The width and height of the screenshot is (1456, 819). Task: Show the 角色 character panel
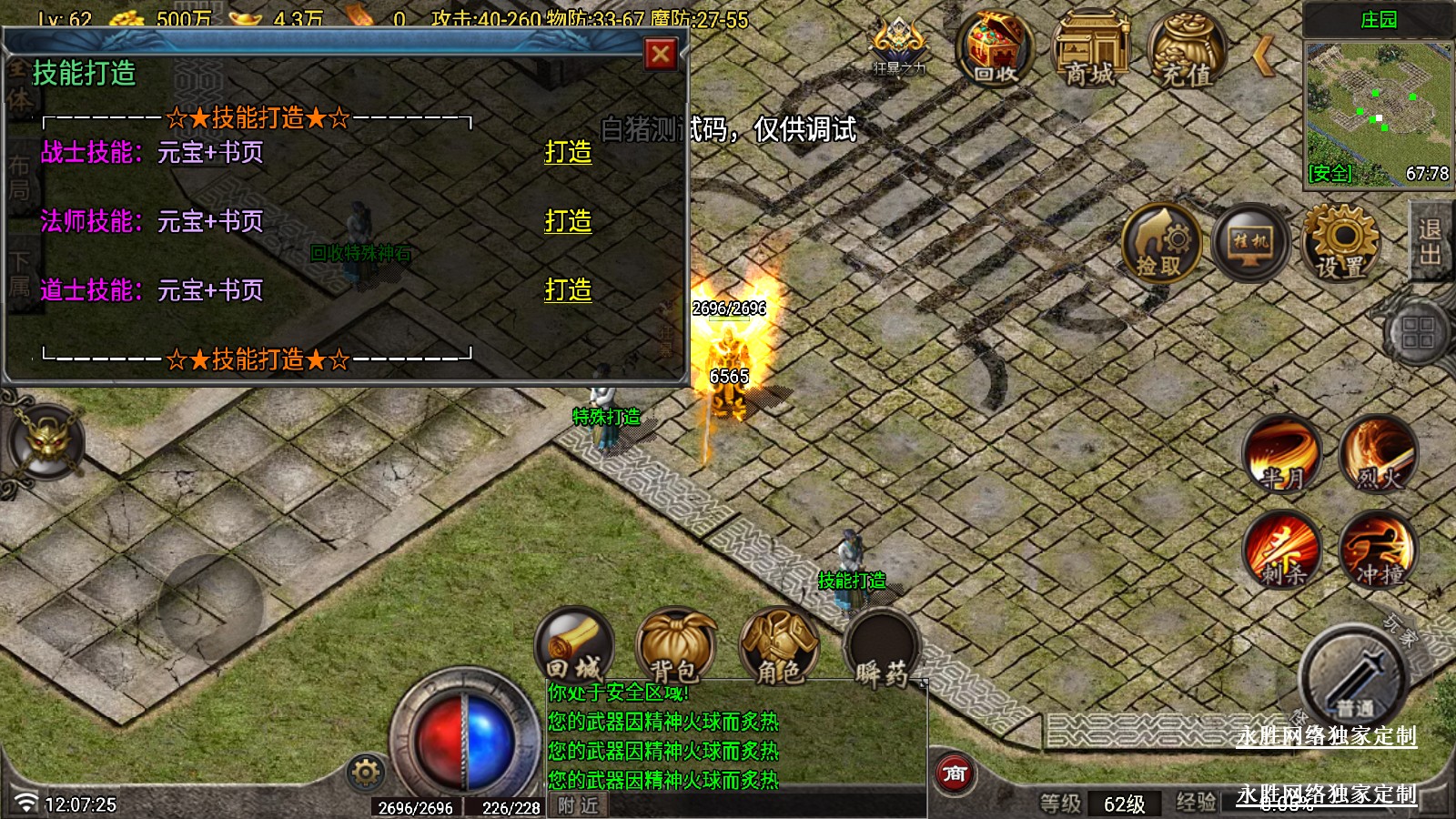tap(779, 648)
